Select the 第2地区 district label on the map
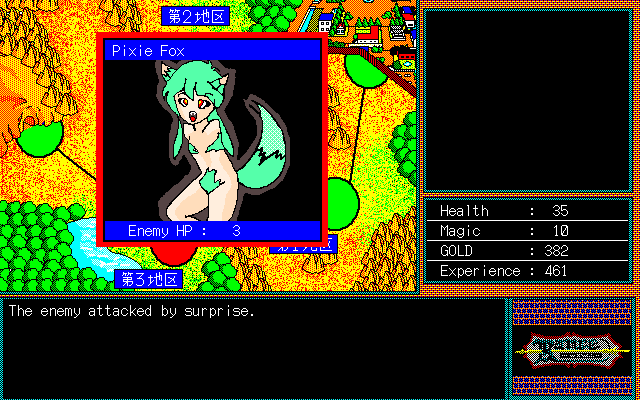This screenshot has width=640, height=400. tap(195, 16)
